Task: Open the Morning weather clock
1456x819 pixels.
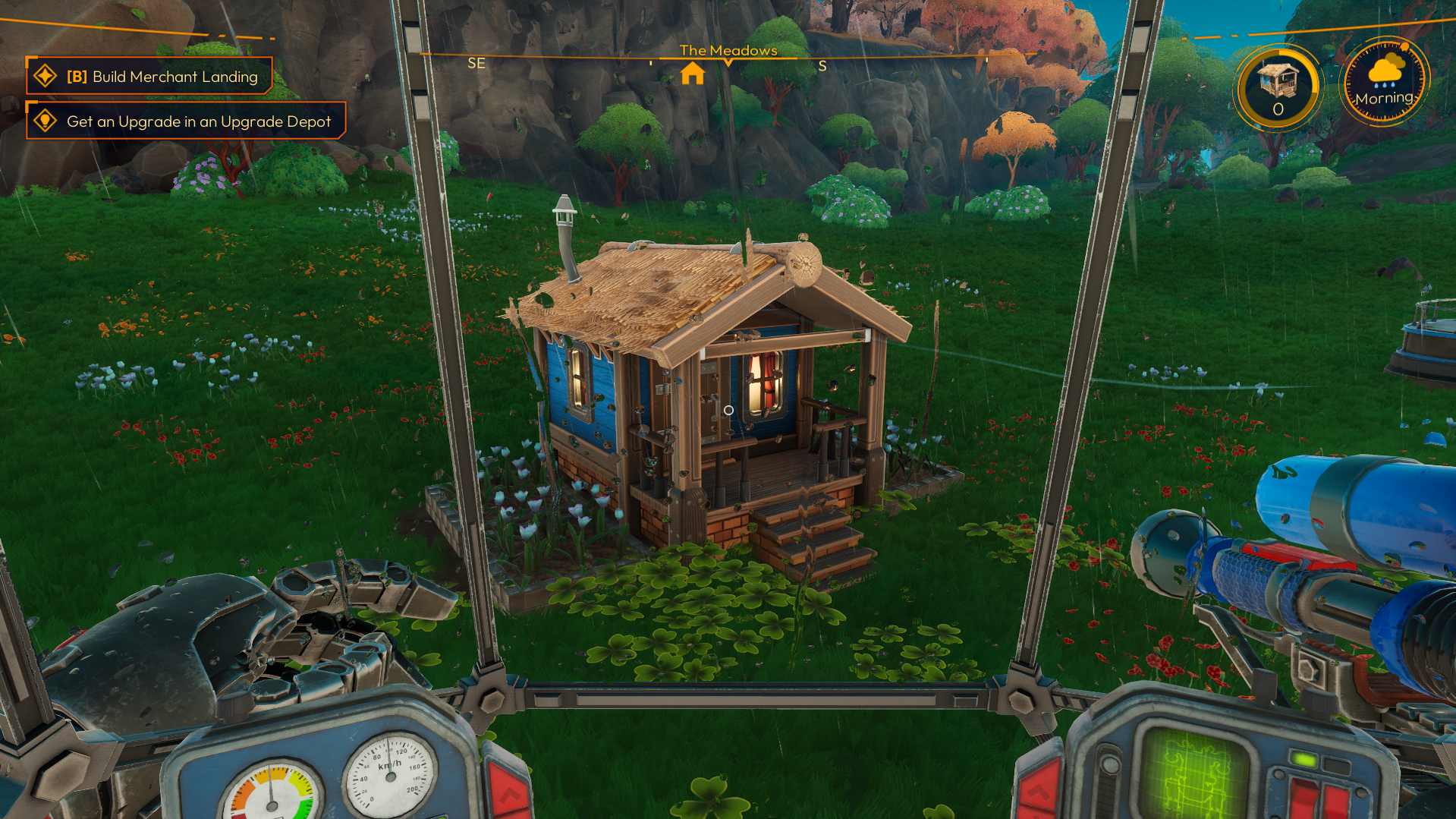Action: [x=1385, y=78]
